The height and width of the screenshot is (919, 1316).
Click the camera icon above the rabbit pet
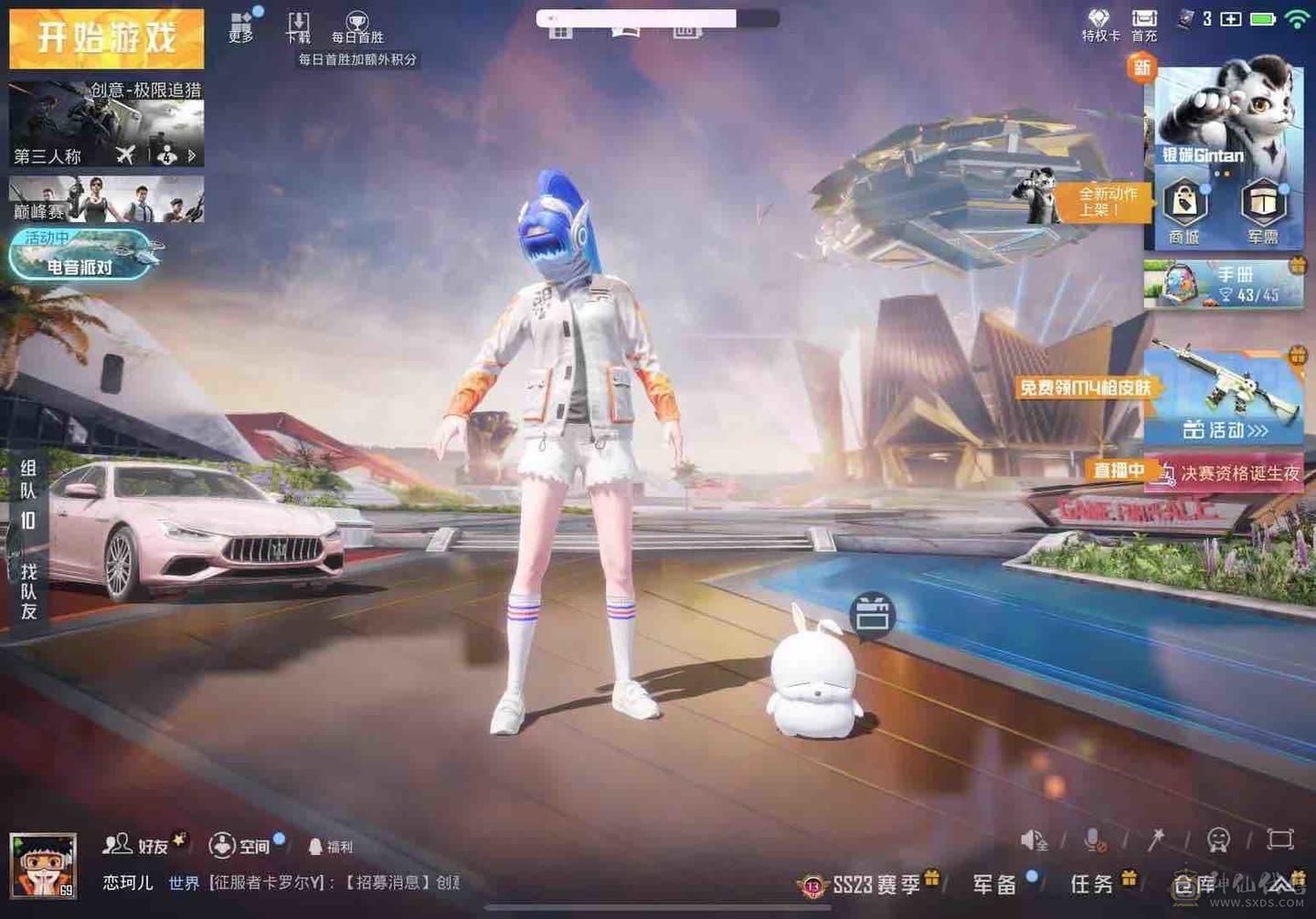874,614
